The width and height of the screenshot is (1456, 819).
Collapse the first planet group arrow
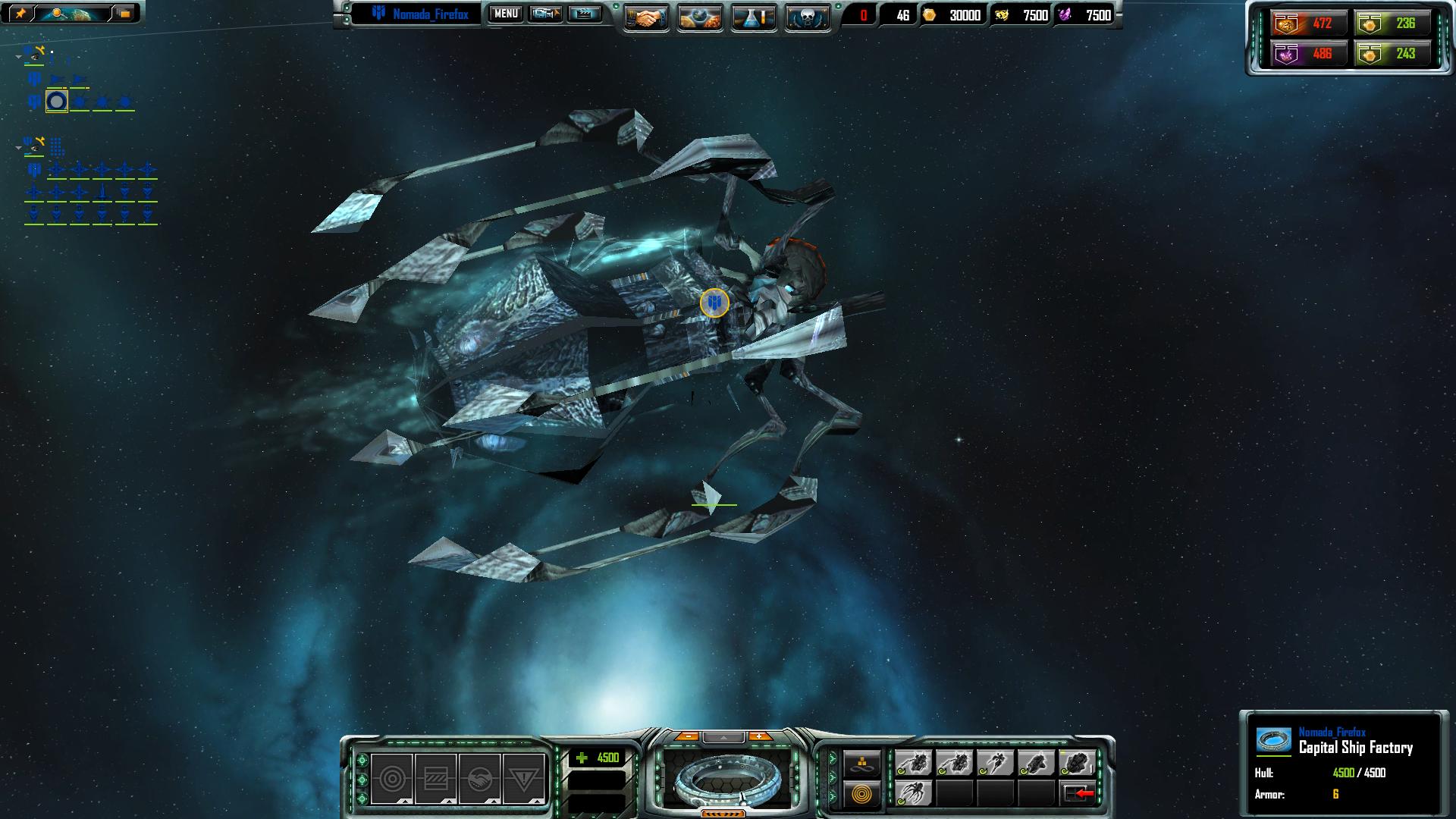click(x=19, y=57)
